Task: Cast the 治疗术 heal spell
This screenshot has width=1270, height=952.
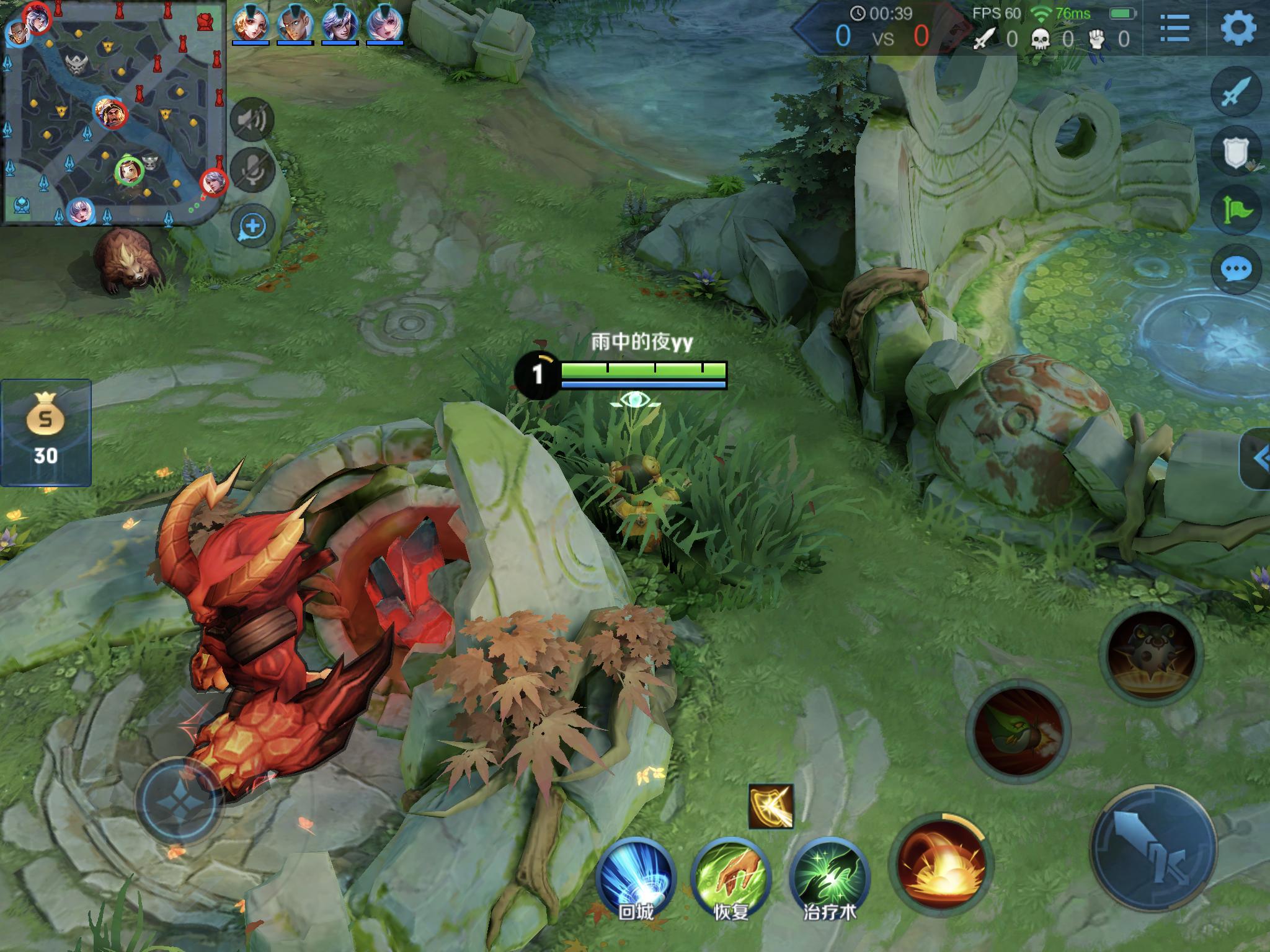Action: 828,875
